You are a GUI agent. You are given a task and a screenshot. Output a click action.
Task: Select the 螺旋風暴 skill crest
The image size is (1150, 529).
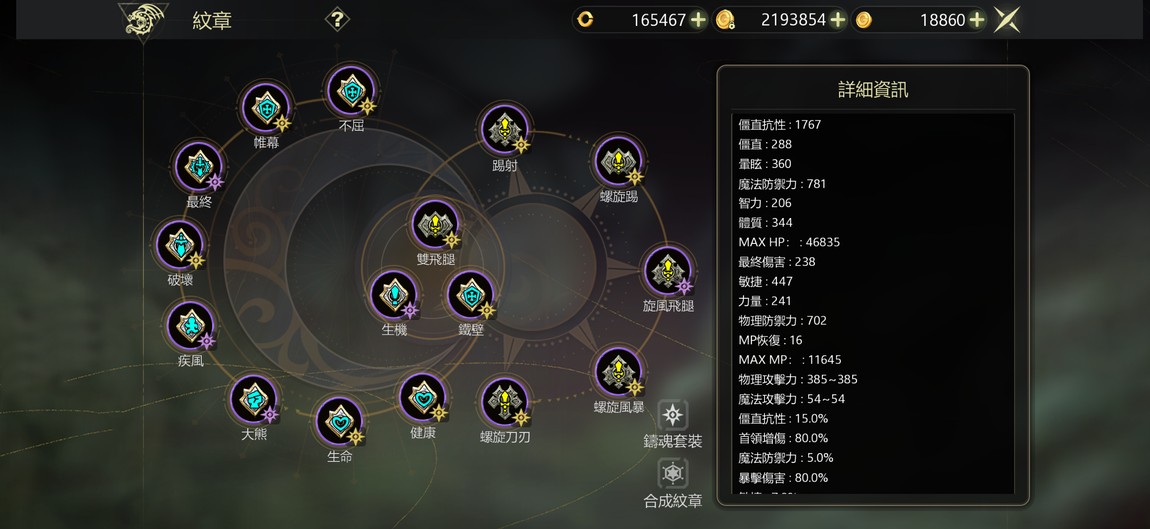619,372
